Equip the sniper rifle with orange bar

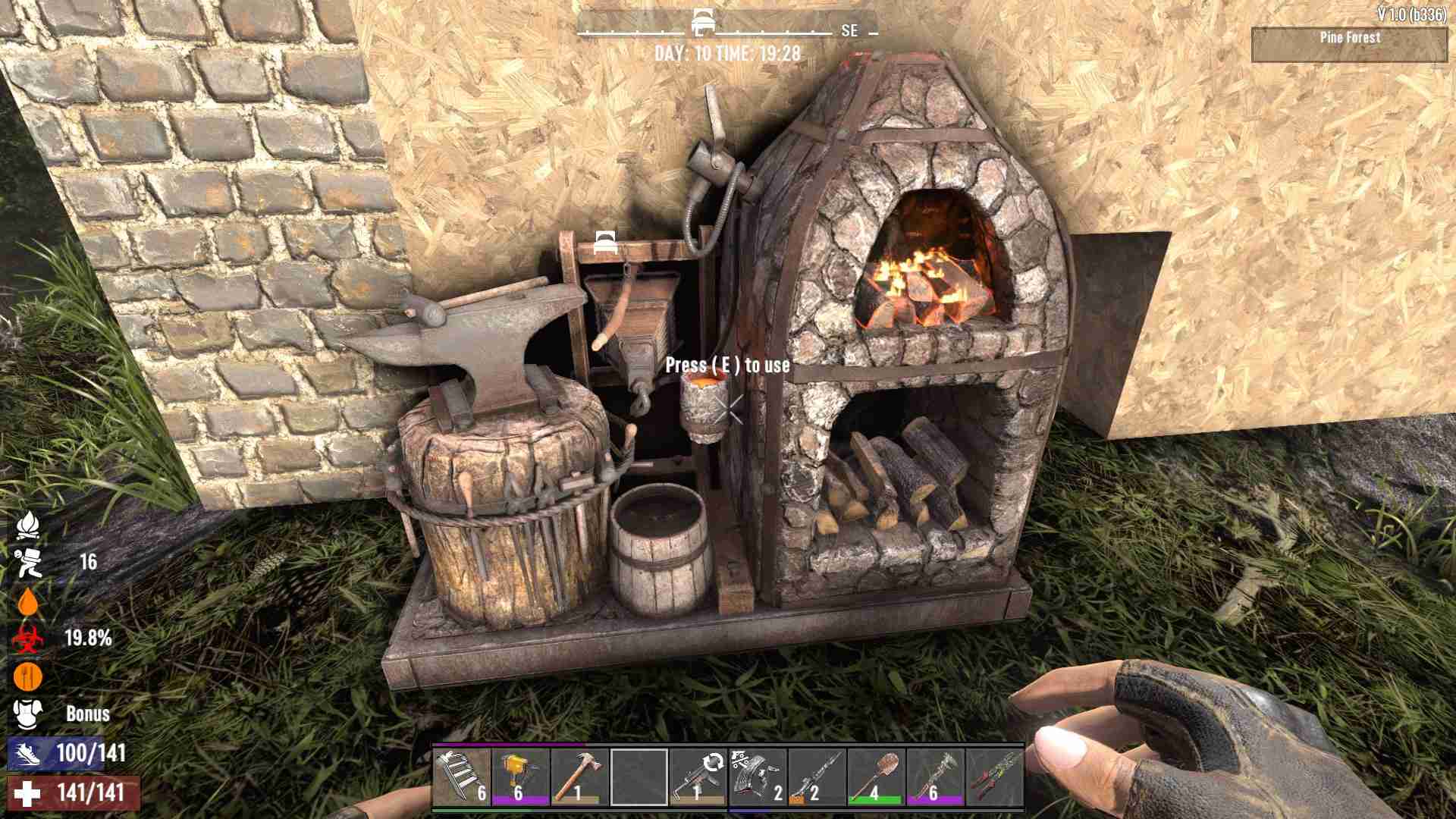click(x=817, y=777)
